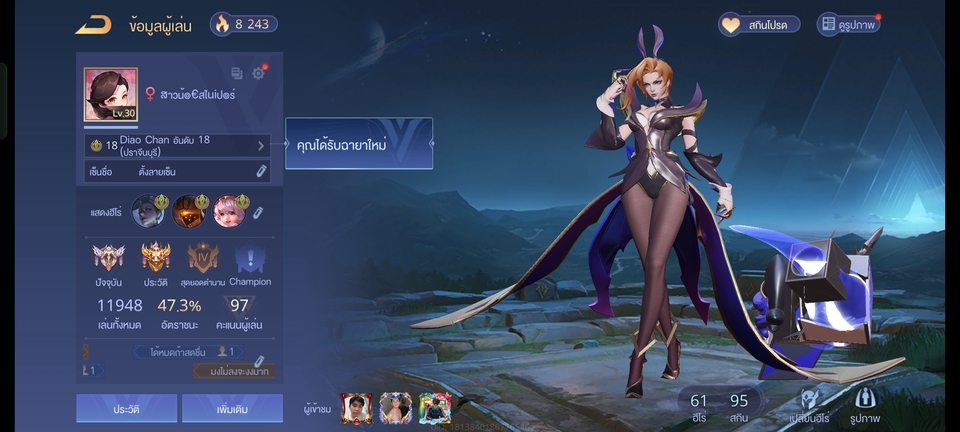Click the copy icon beside the gear
960x432 pixels.
pyautogui.click(x=237, y=73)
